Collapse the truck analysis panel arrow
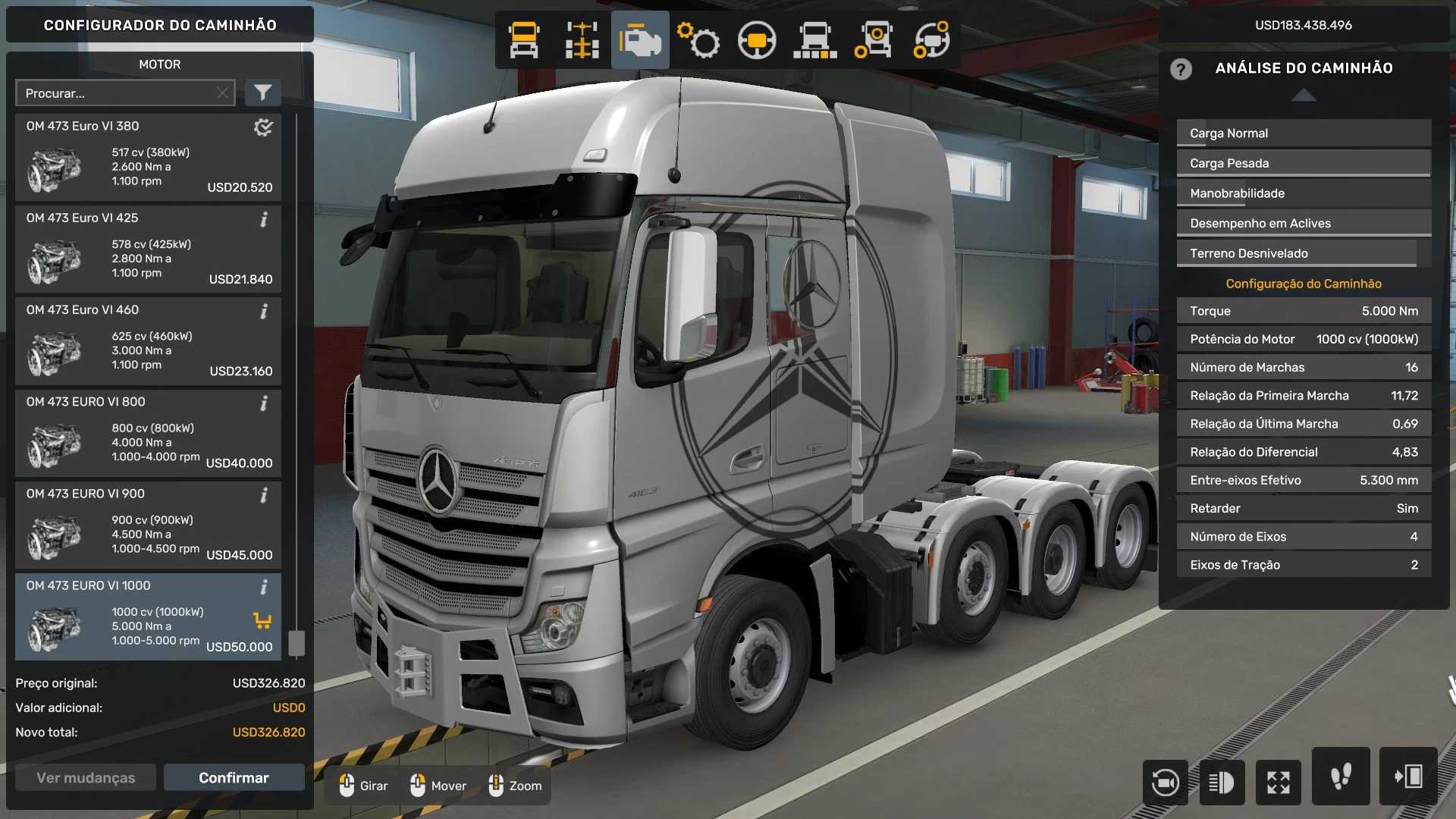 [1304, 96]
